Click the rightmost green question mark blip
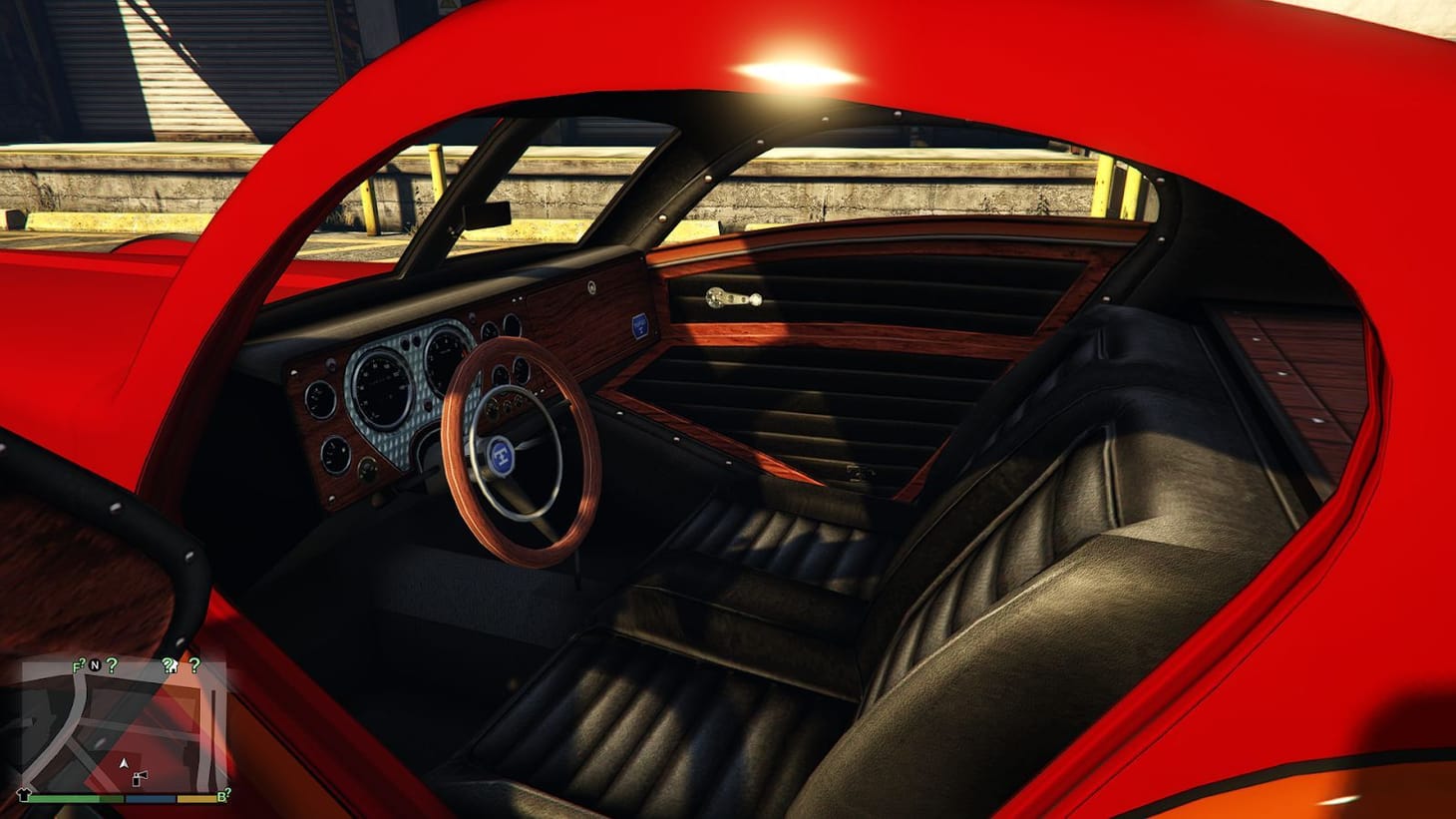The image size is (1456, 819). point(195,666)
